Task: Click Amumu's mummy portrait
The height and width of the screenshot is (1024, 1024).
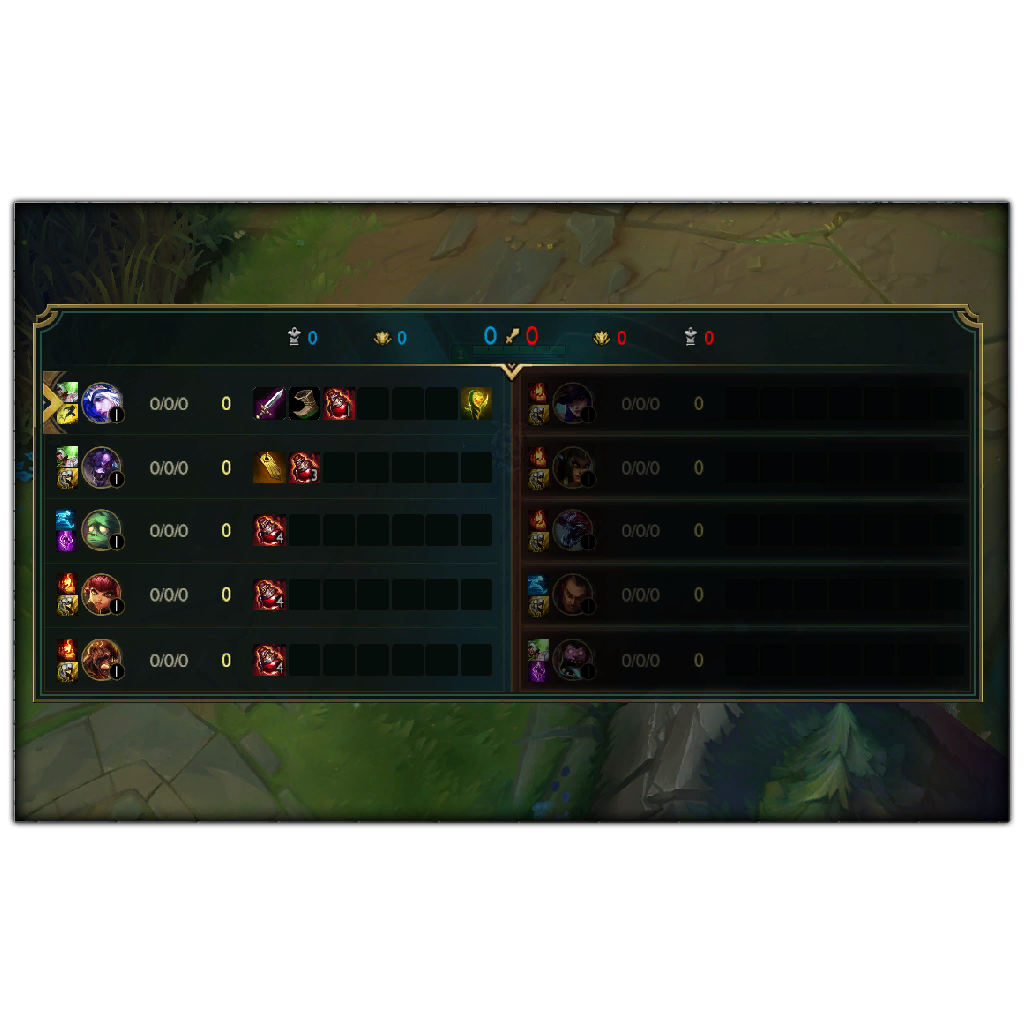Action: pyautogui.click(x=101, y=530)
